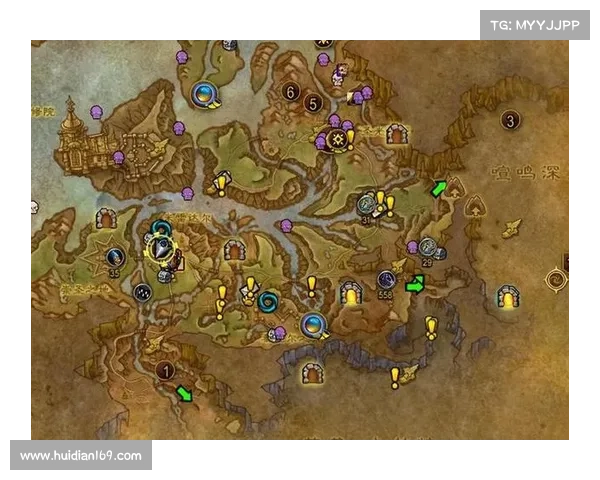
Task: Click the green arrow pointing up-right
Action: tap(437, 188)
